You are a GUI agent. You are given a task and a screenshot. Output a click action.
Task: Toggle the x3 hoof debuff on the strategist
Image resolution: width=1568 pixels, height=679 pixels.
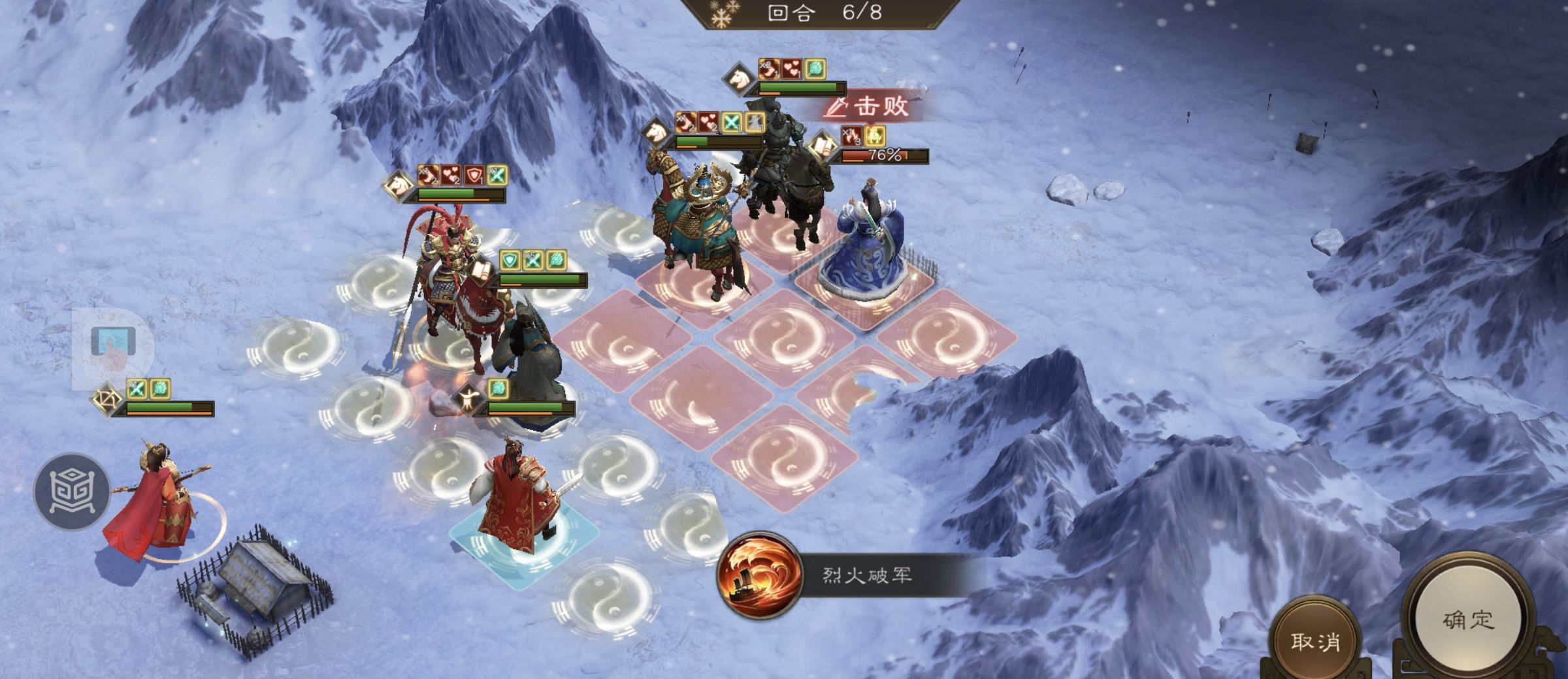tap(851, 136)
